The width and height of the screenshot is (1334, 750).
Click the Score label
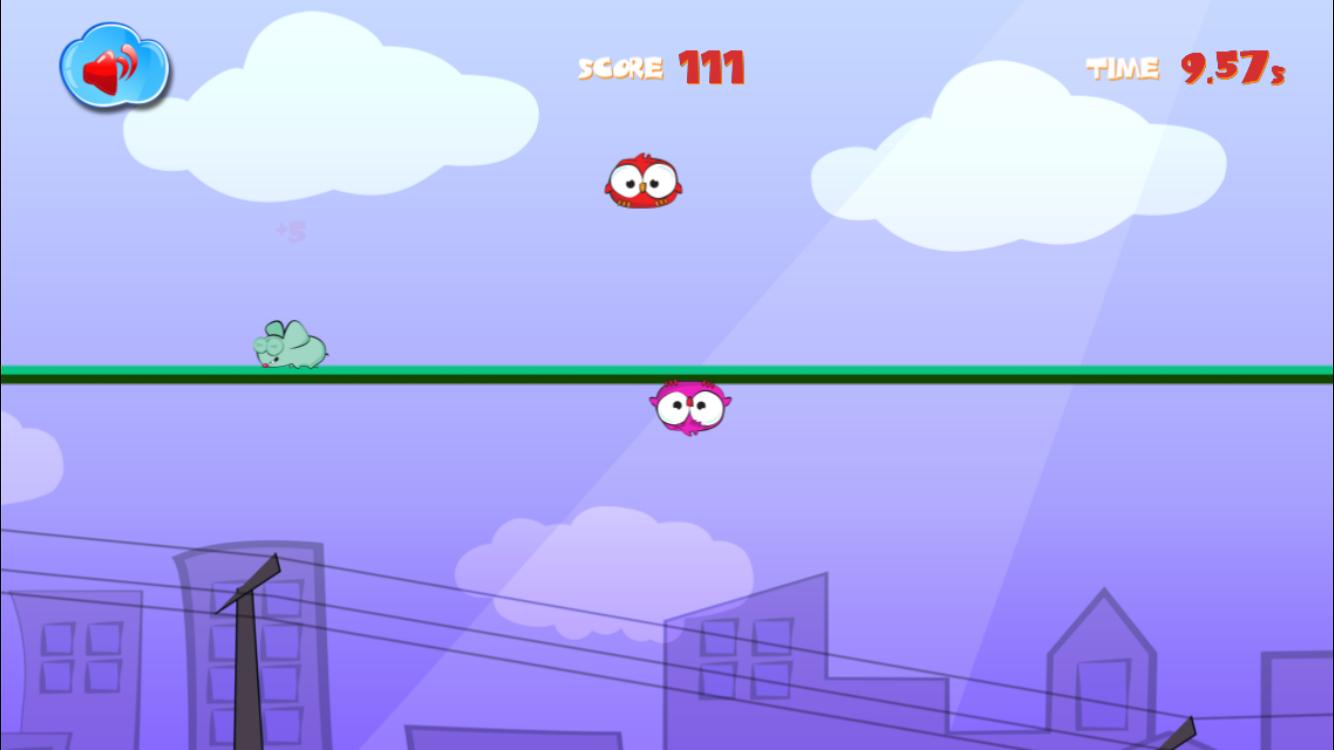click(619, 68)
